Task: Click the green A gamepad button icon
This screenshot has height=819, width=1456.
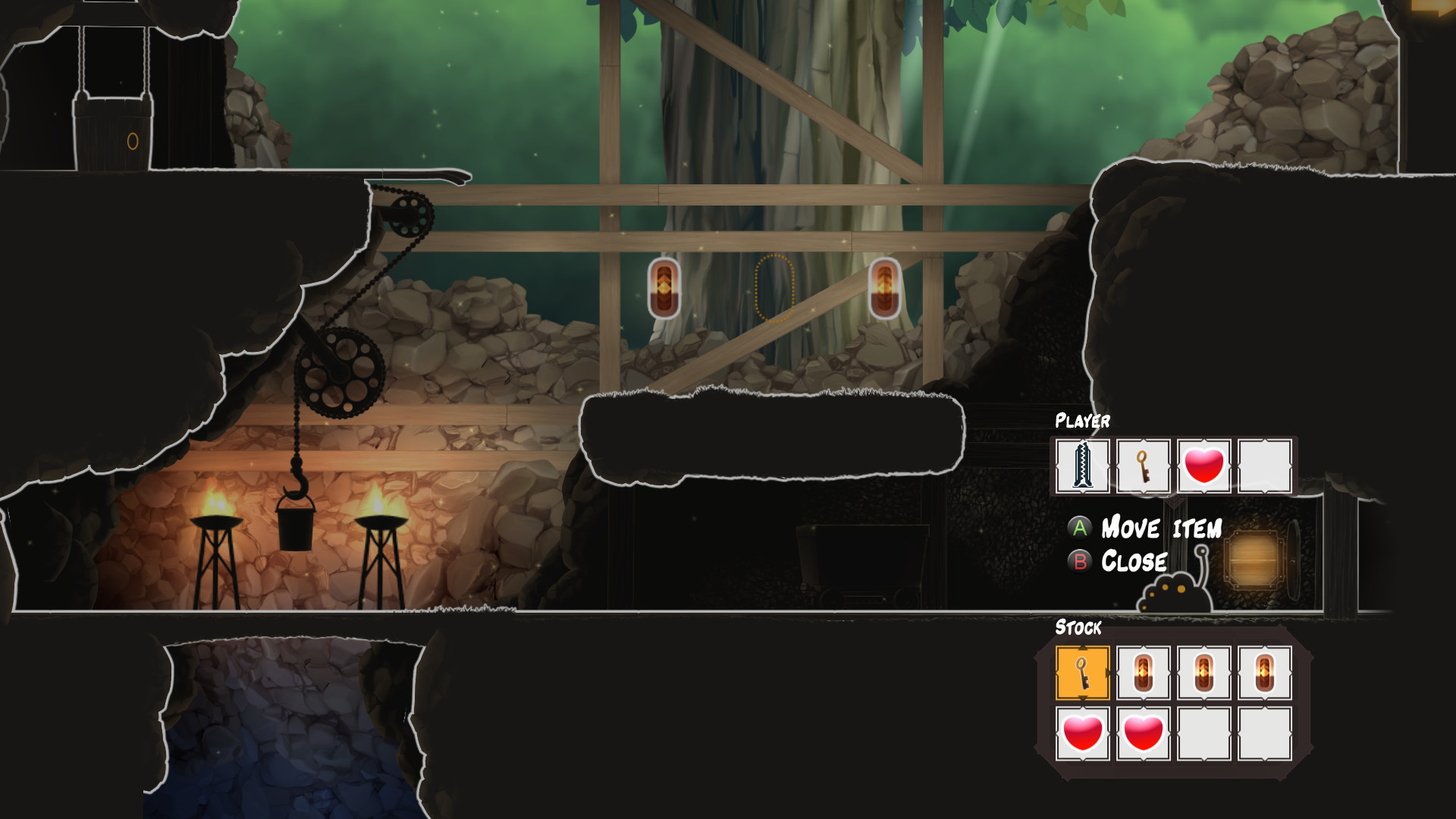Action: (1080, 529)
